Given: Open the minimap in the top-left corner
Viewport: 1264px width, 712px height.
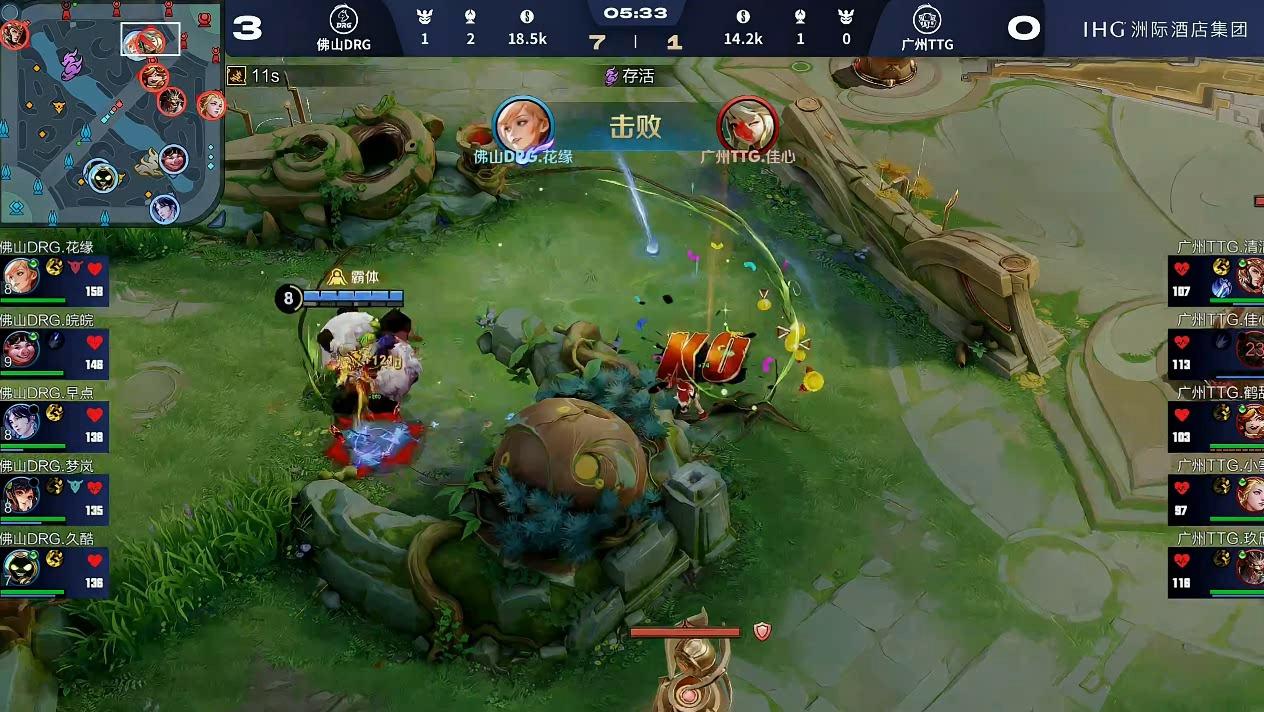Looking at the screenshot, I should pos(111,112).
